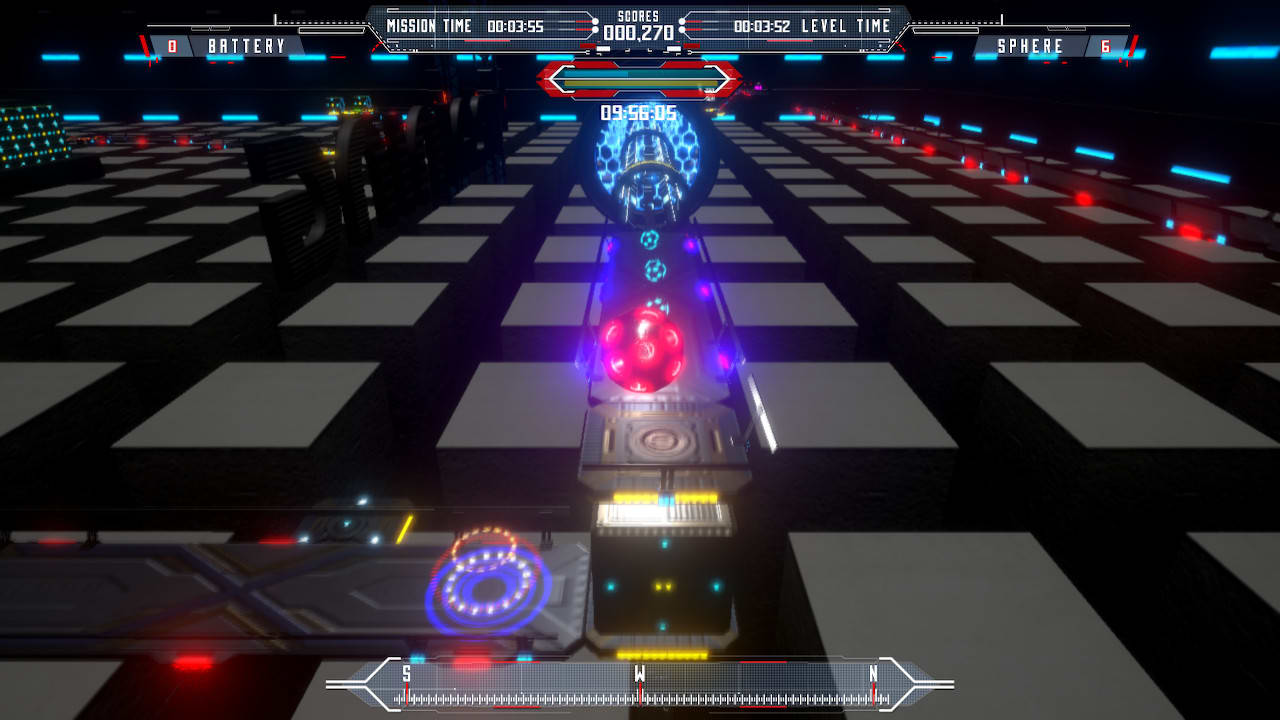Click the Scores readout showing 000,270
The height and width of the screenshot is (720, 1280).
[640, 32]
